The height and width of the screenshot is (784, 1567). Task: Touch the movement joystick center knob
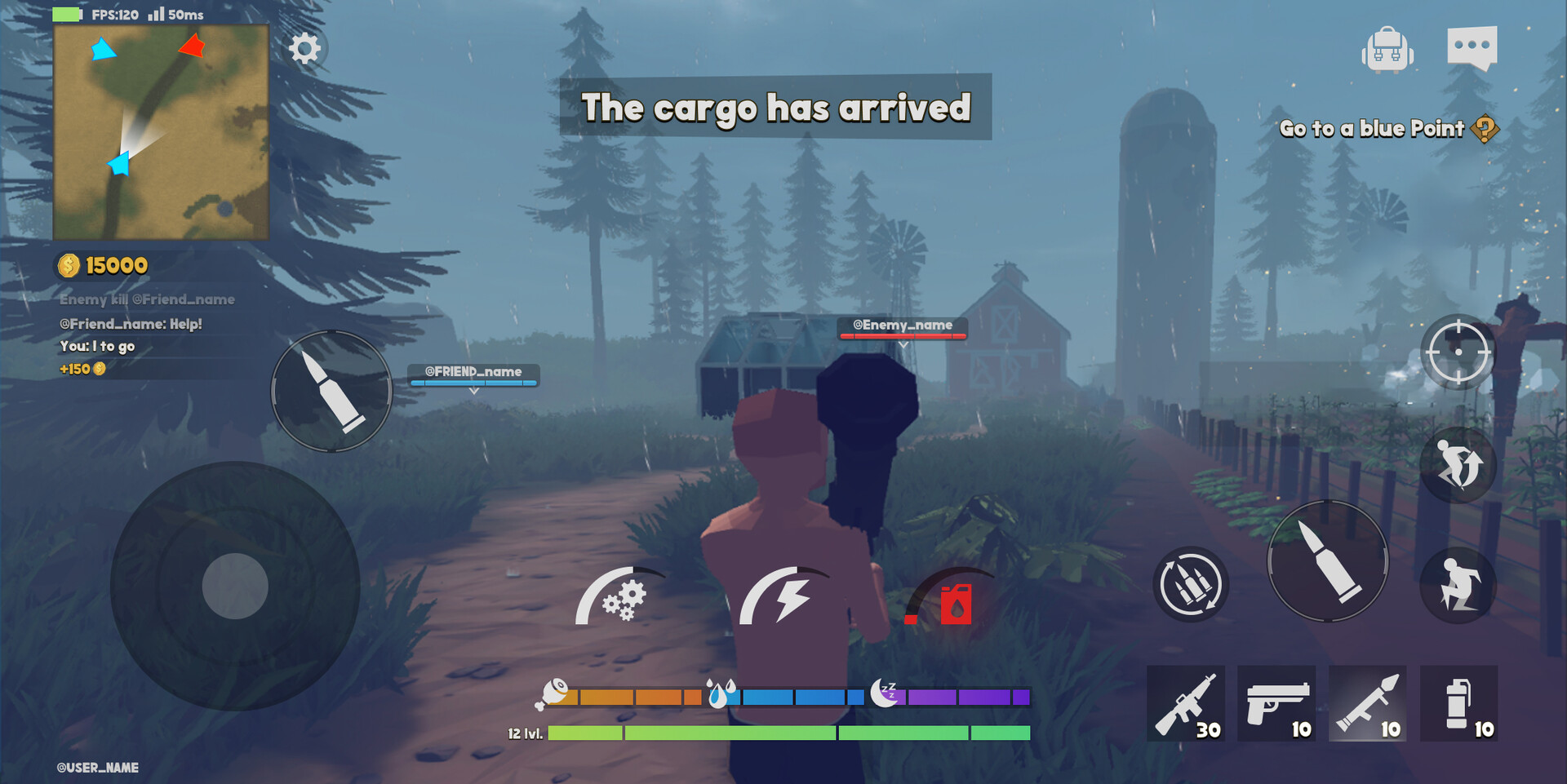(x=235, y=586)
